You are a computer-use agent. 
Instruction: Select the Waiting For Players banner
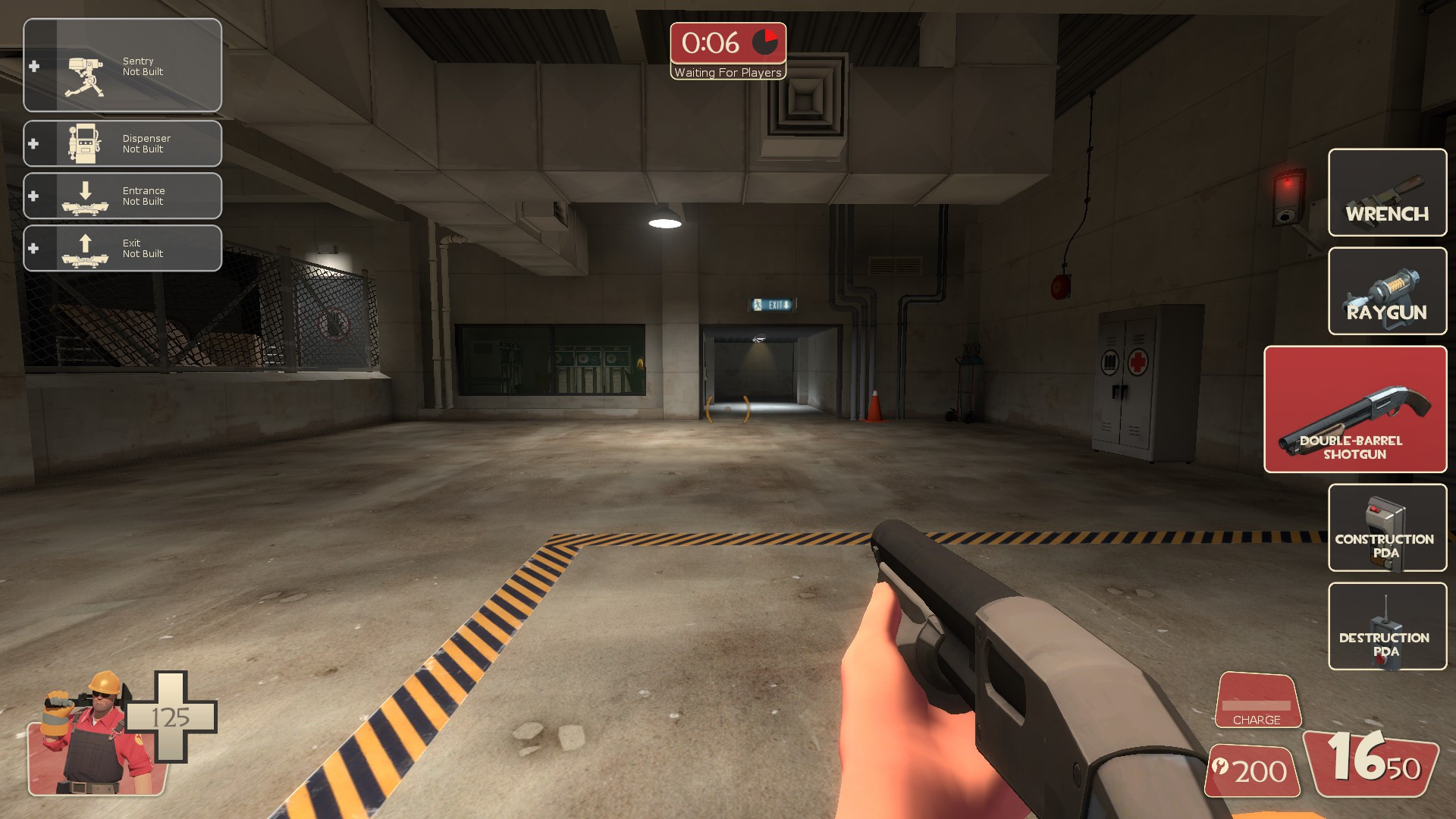coord(727,73)
